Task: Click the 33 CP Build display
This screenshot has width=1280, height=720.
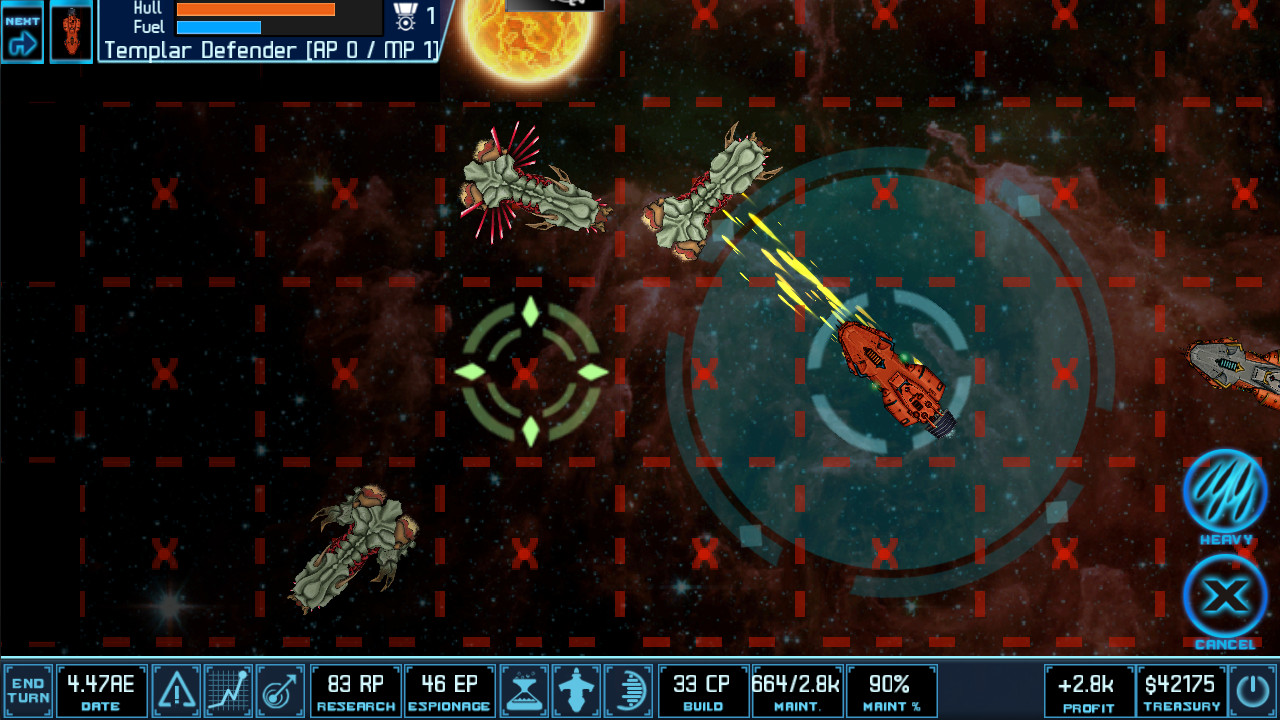Action: [x=704, y=689]
